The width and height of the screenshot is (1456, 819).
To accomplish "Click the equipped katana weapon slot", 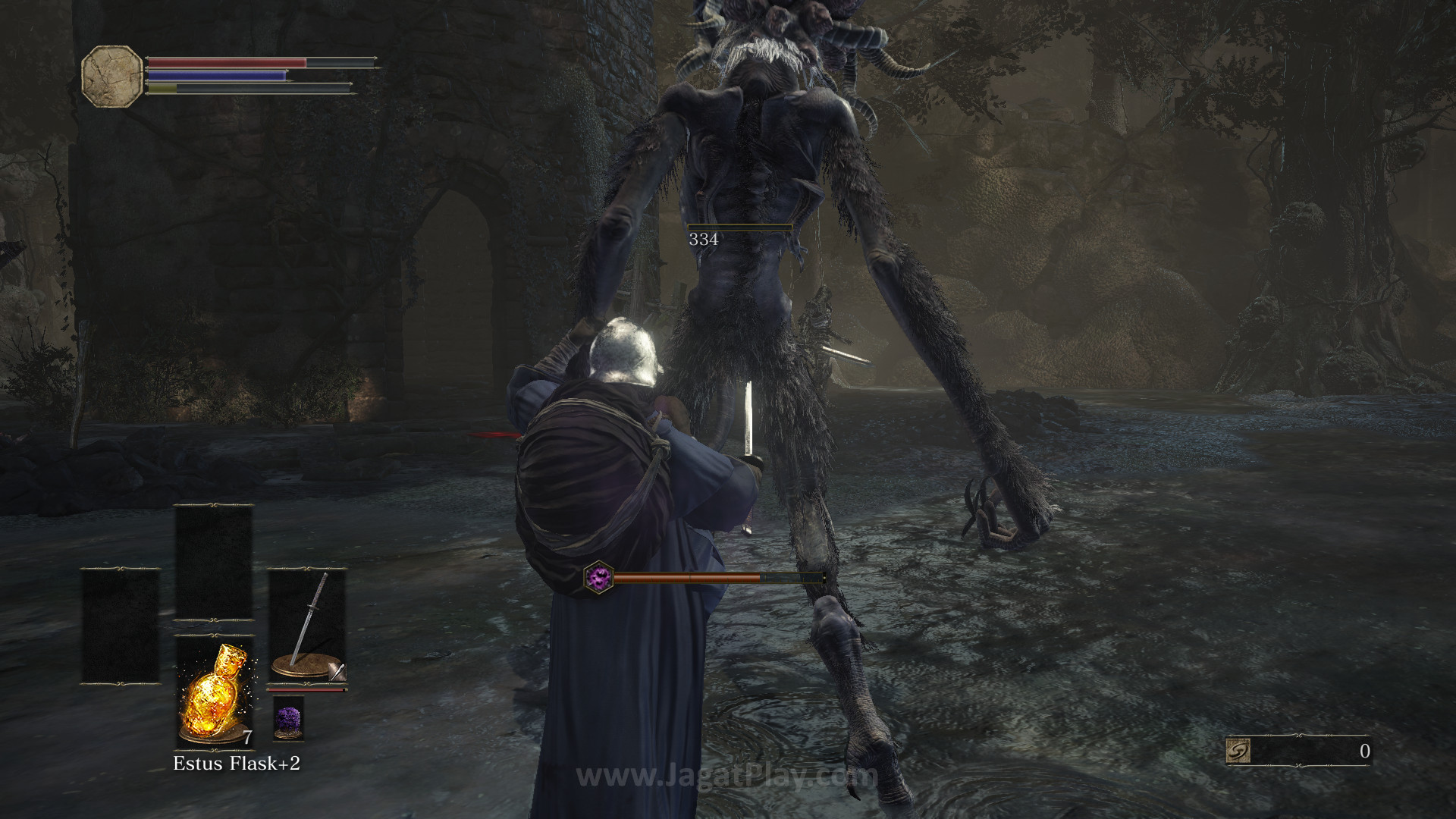I will click(x=307, y=627).
